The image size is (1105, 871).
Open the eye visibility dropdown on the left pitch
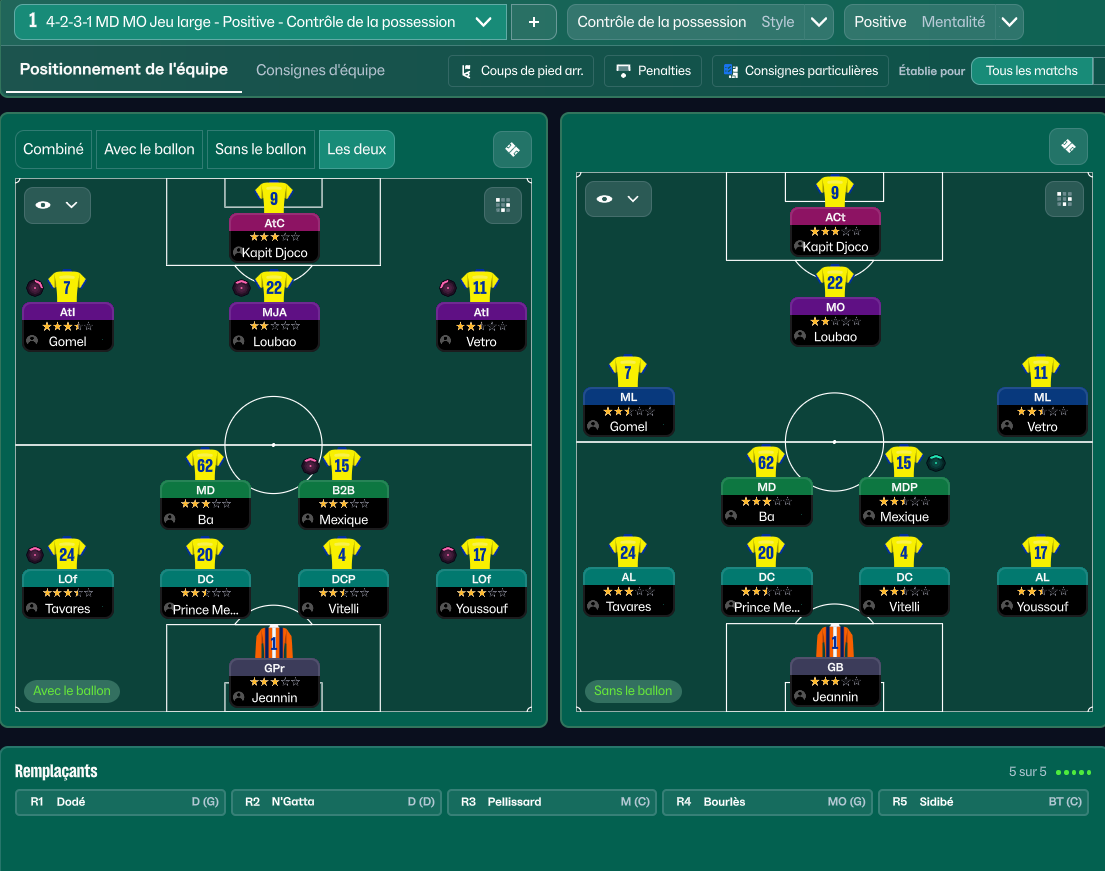(57, 205)
